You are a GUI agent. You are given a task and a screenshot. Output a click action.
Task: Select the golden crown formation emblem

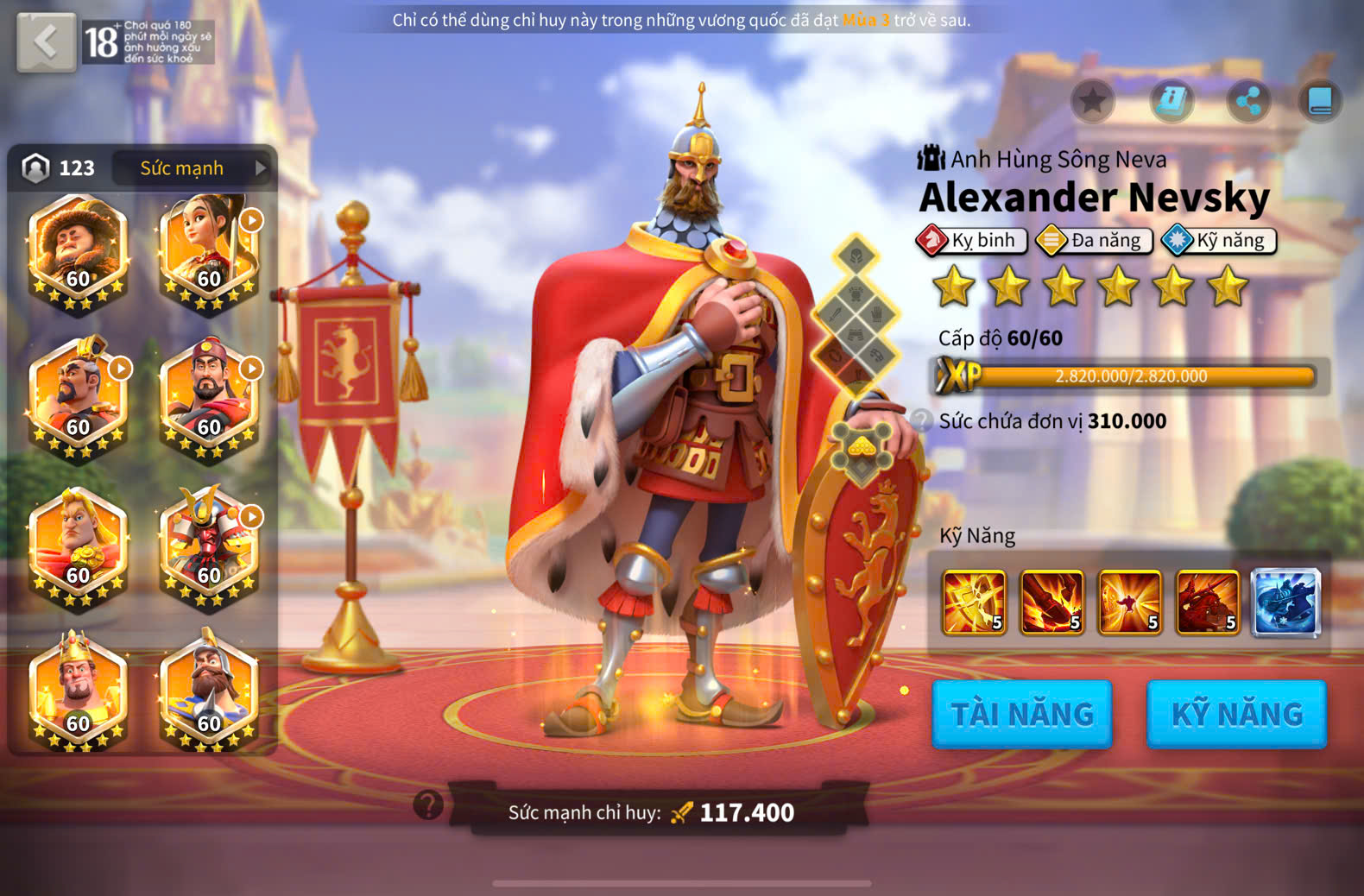tap(862, 449)
